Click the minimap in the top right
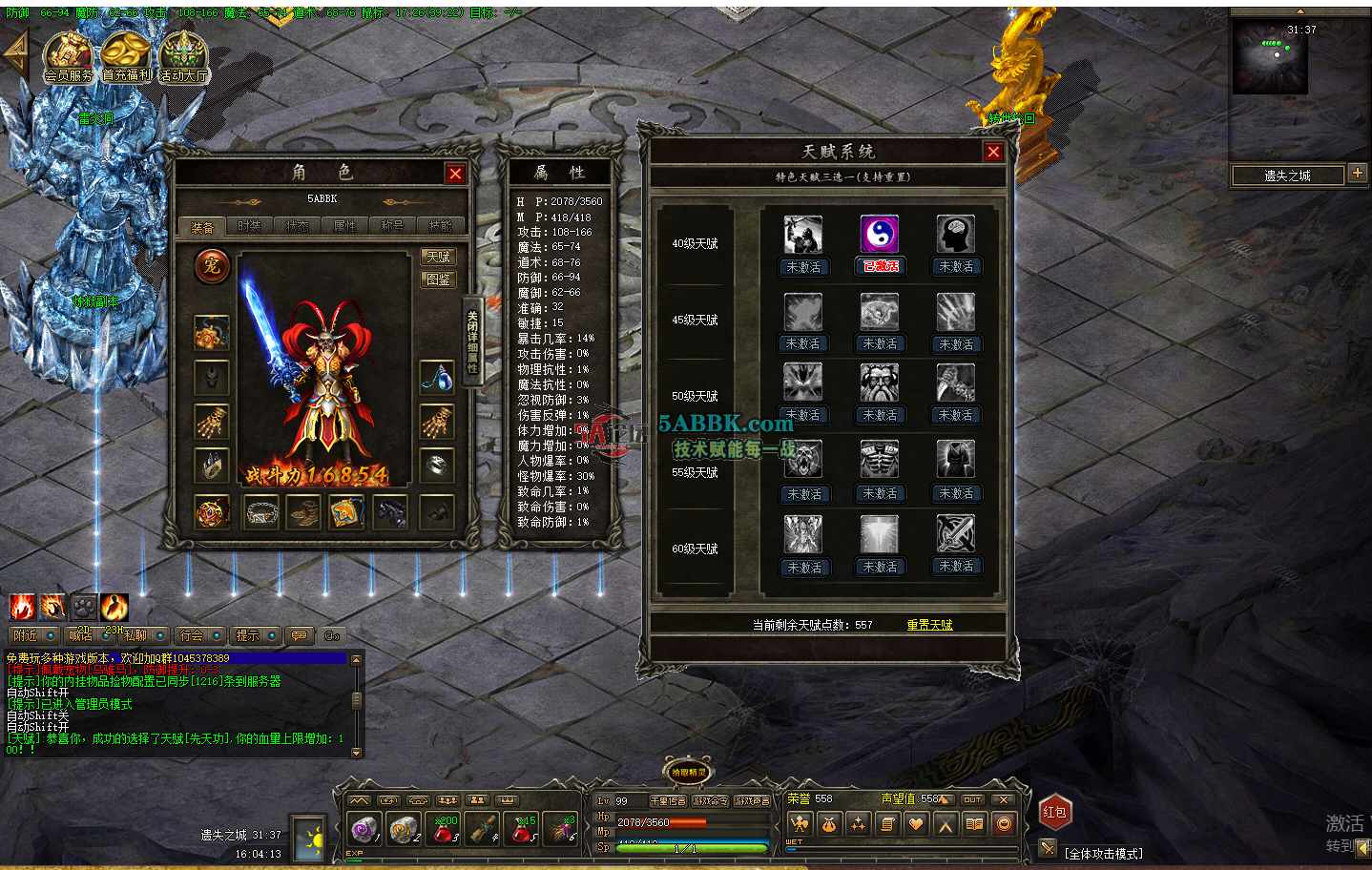The height and width of the screenshot is (870, 1372). click(x=1269, y=57)
